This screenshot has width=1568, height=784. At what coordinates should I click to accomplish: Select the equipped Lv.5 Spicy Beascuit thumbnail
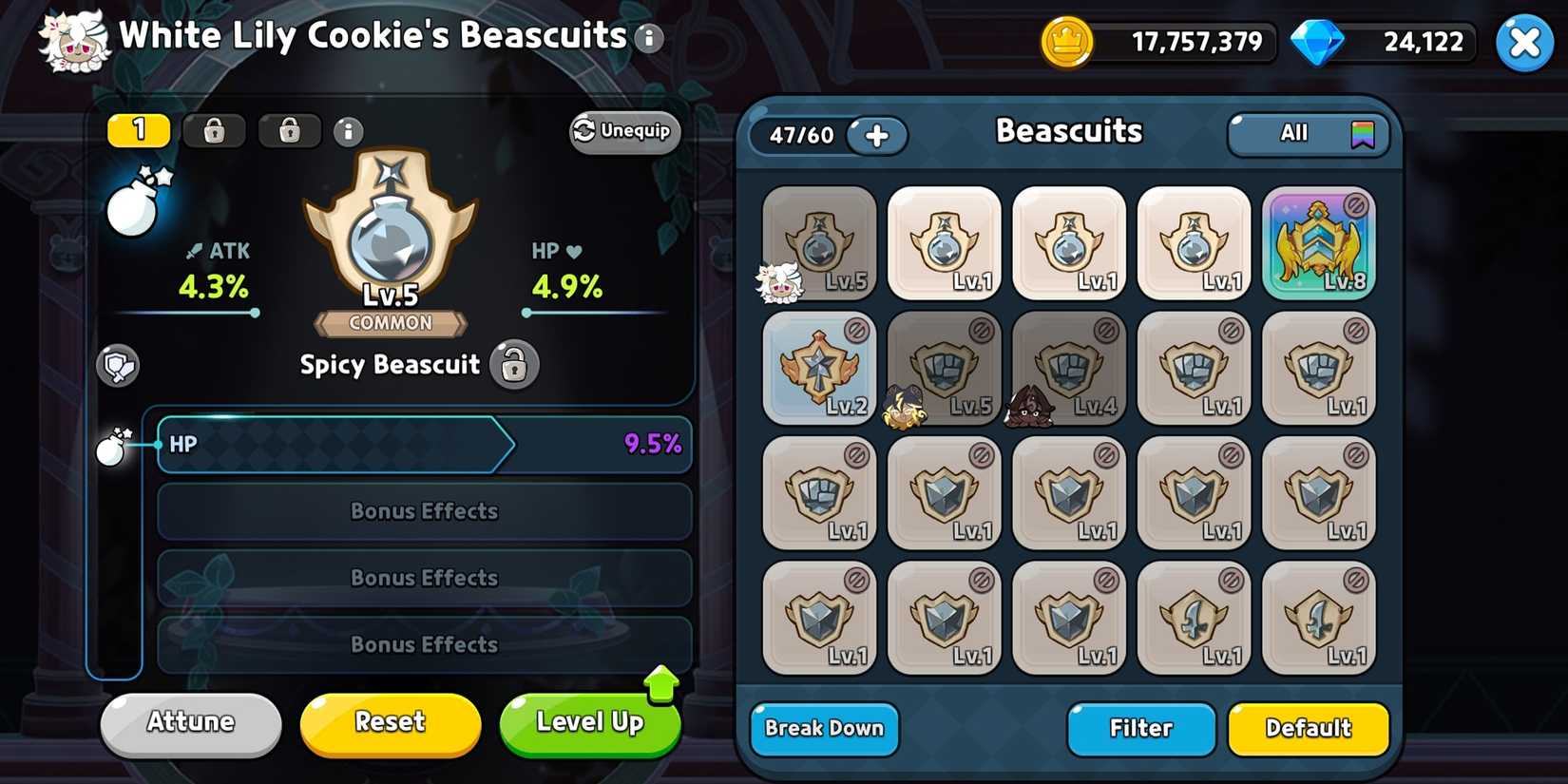[818, 242]
